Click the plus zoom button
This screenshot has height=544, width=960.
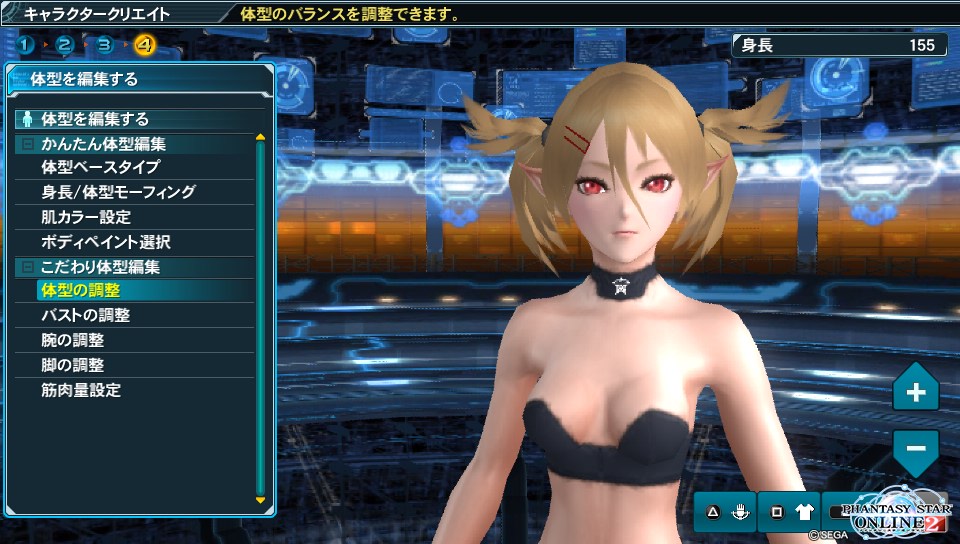pos(915,392)
